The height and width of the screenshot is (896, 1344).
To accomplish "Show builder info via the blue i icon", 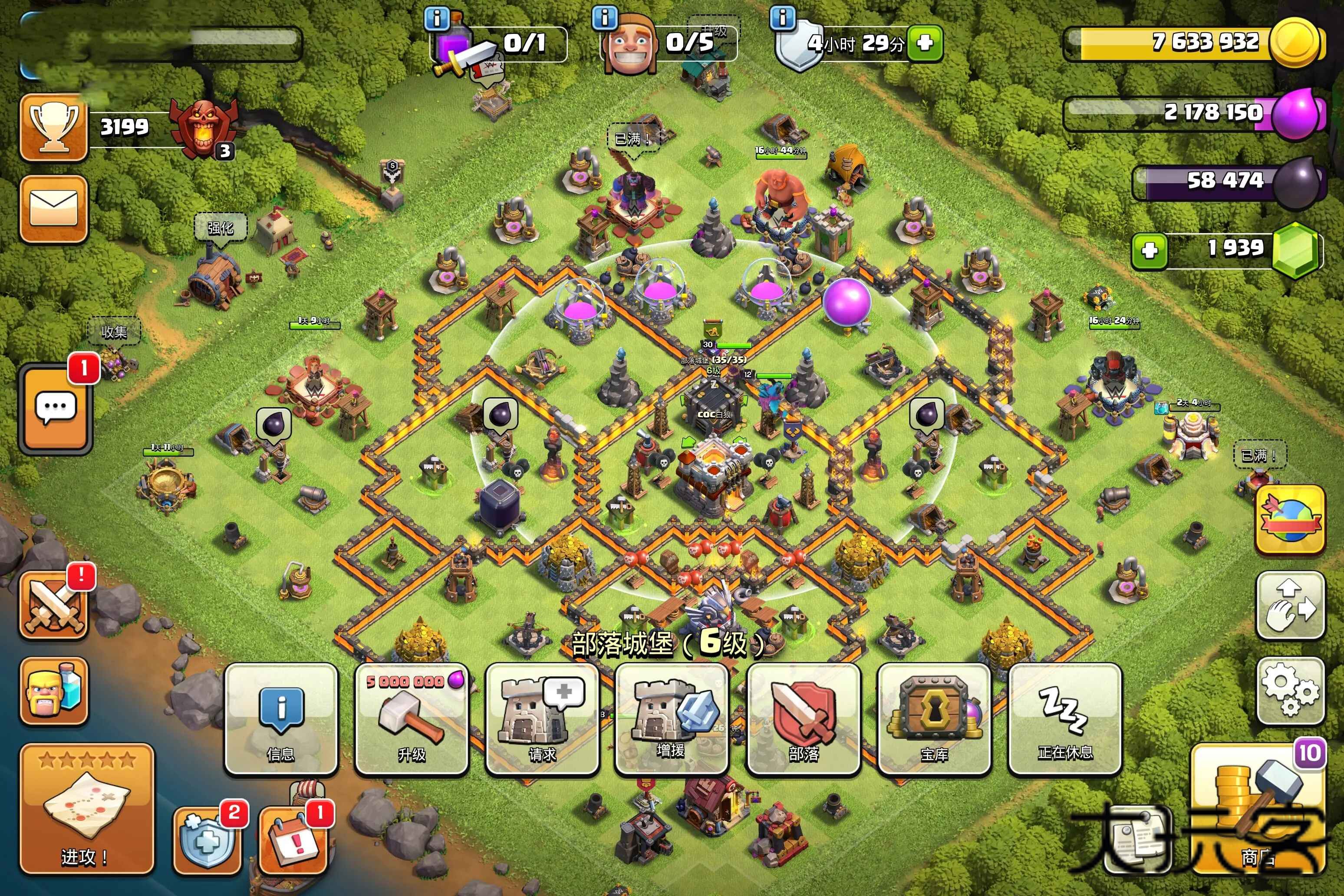I will tap(605, 18).
